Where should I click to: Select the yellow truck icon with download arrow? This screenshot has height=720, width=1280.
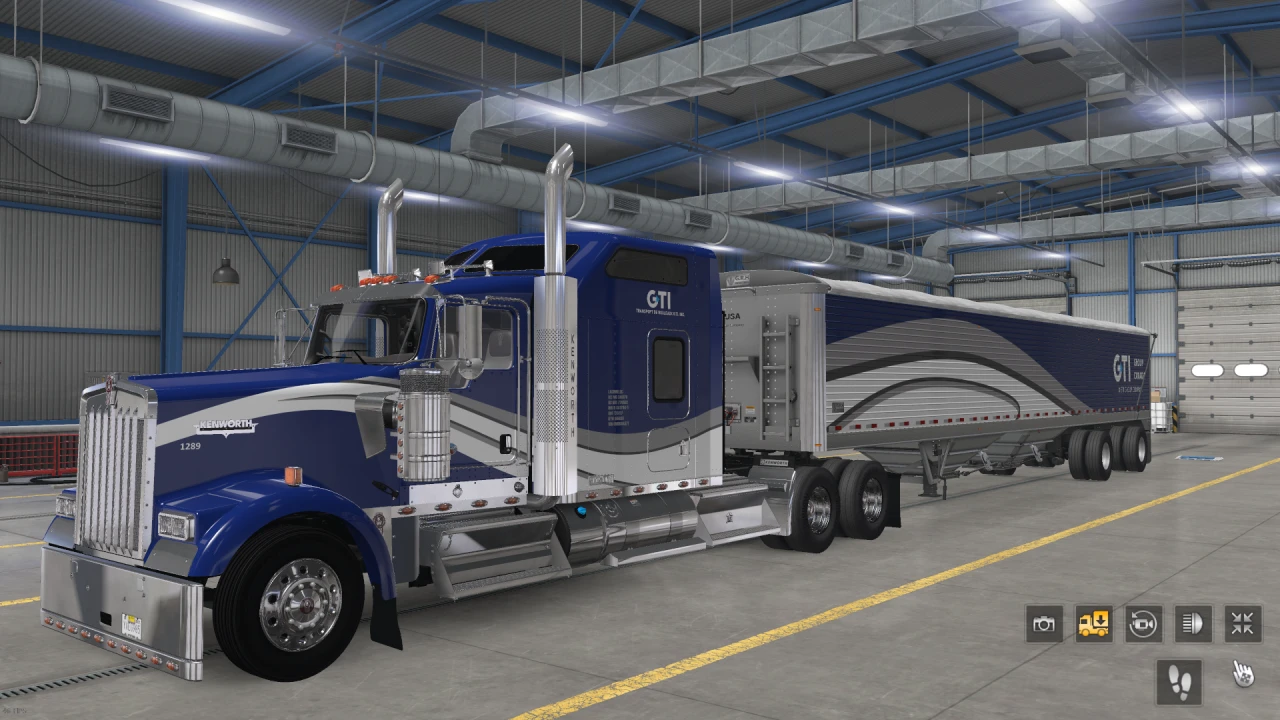(1093, 624)
